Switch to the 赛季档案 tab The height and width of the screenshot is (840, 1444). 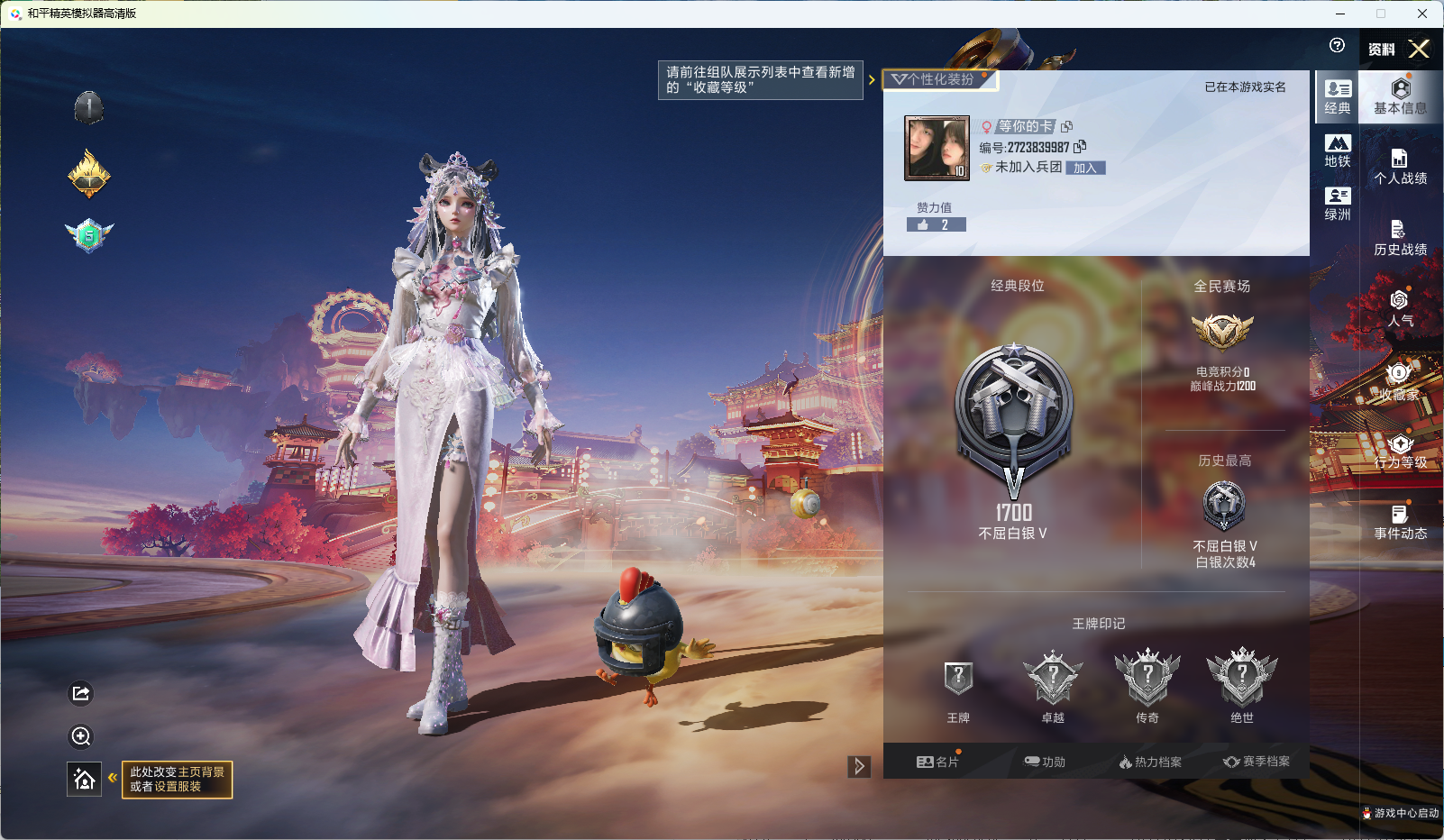(x=1259, y=762)
